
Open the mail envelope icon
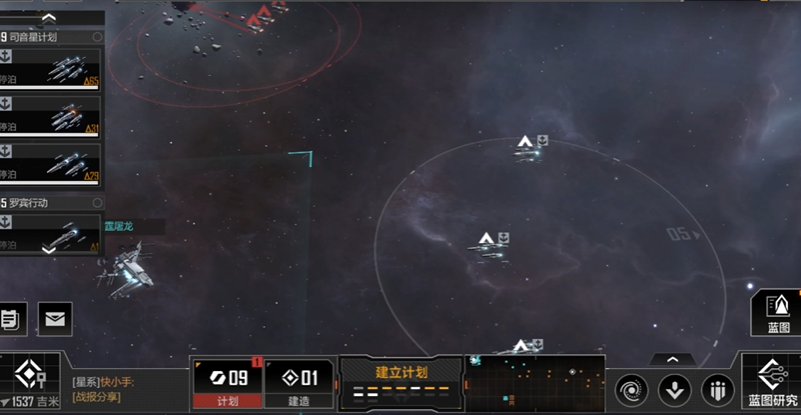point(55,319)
